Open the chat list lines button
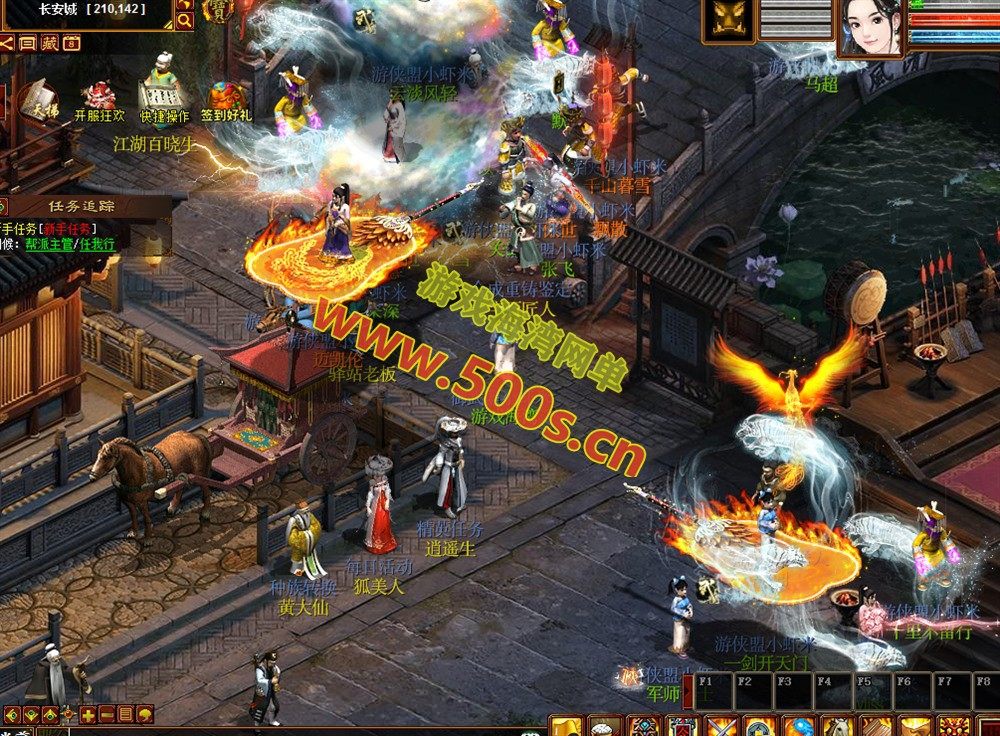Screen dimensions: 1000x736 point(126,714)
